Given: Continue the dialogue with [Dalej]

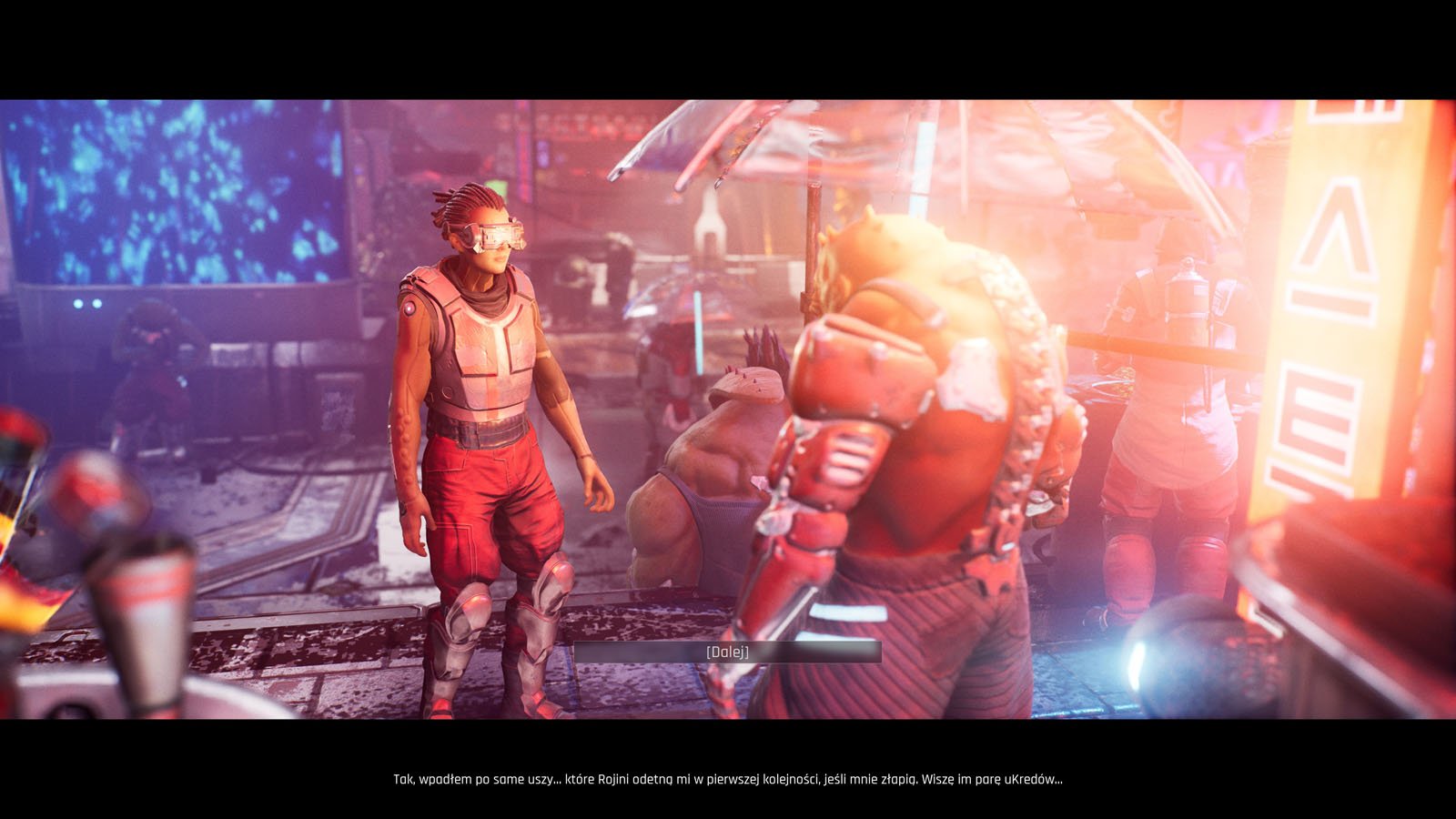Looking at the screenshot, I should [727, 652].
